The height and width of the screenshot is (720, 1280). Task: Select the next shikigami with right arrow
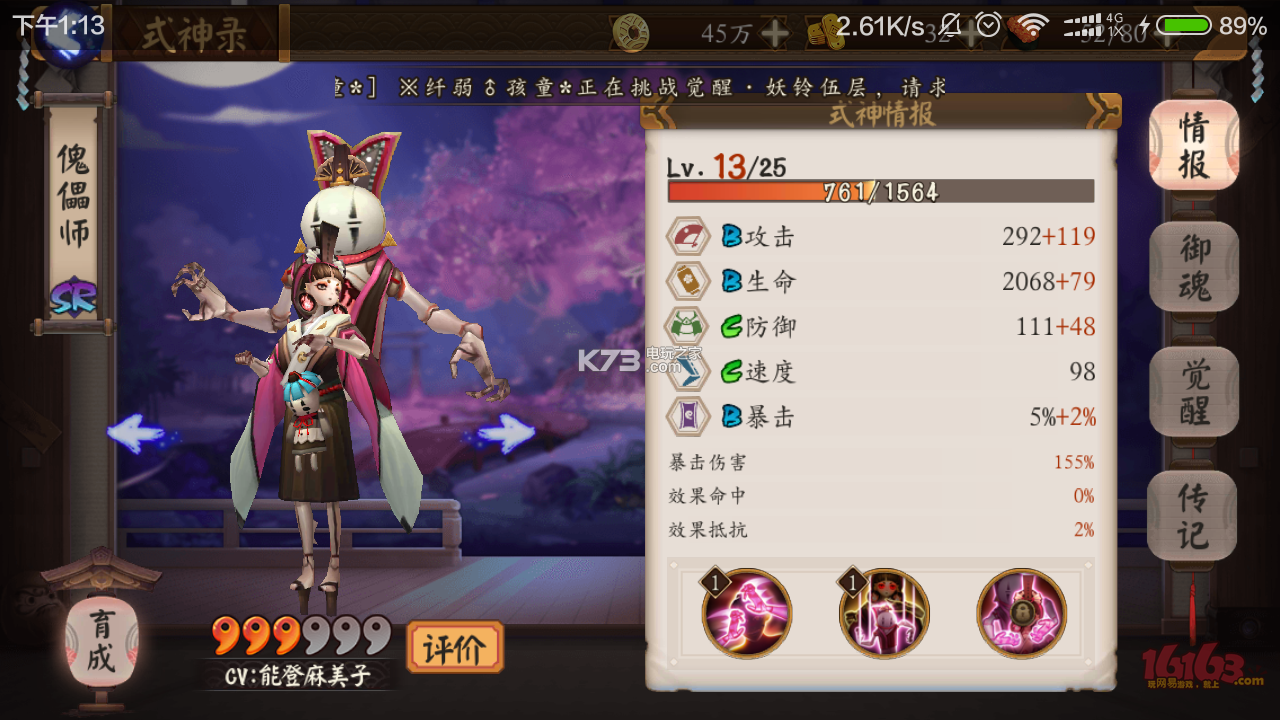coord(505,433)
